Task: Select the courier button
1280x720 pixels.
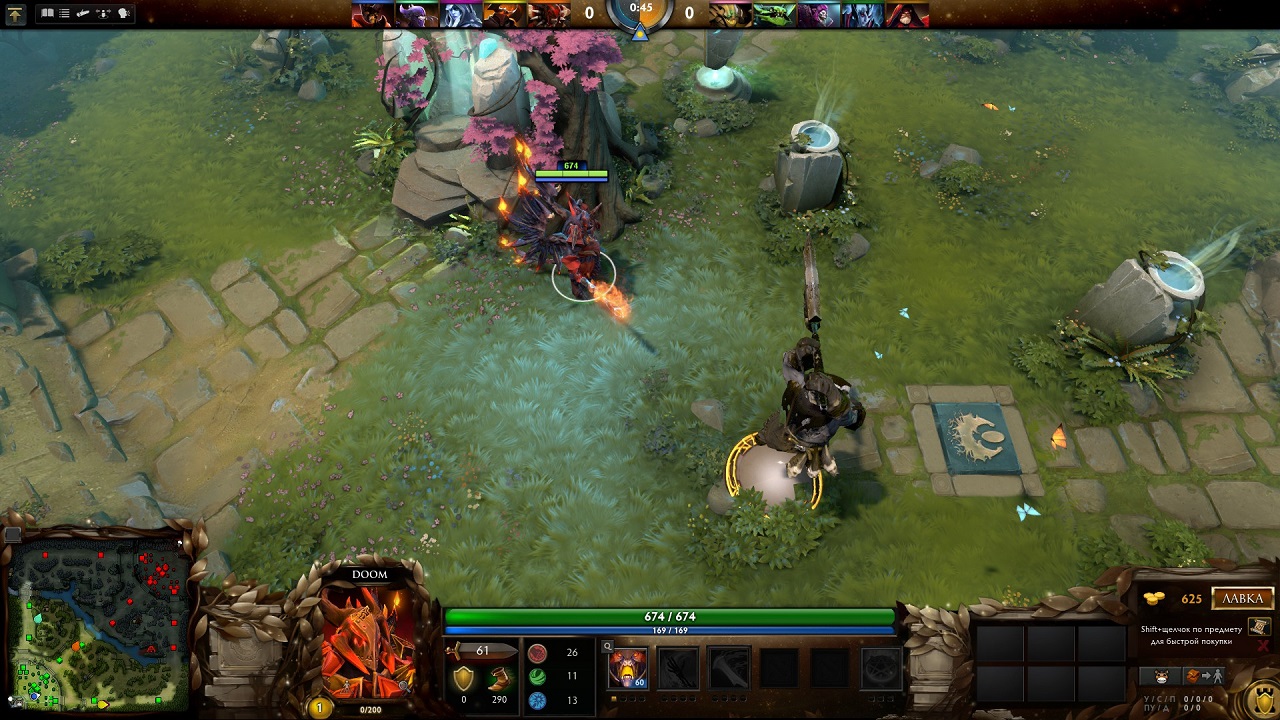Action: point(1160,676)
